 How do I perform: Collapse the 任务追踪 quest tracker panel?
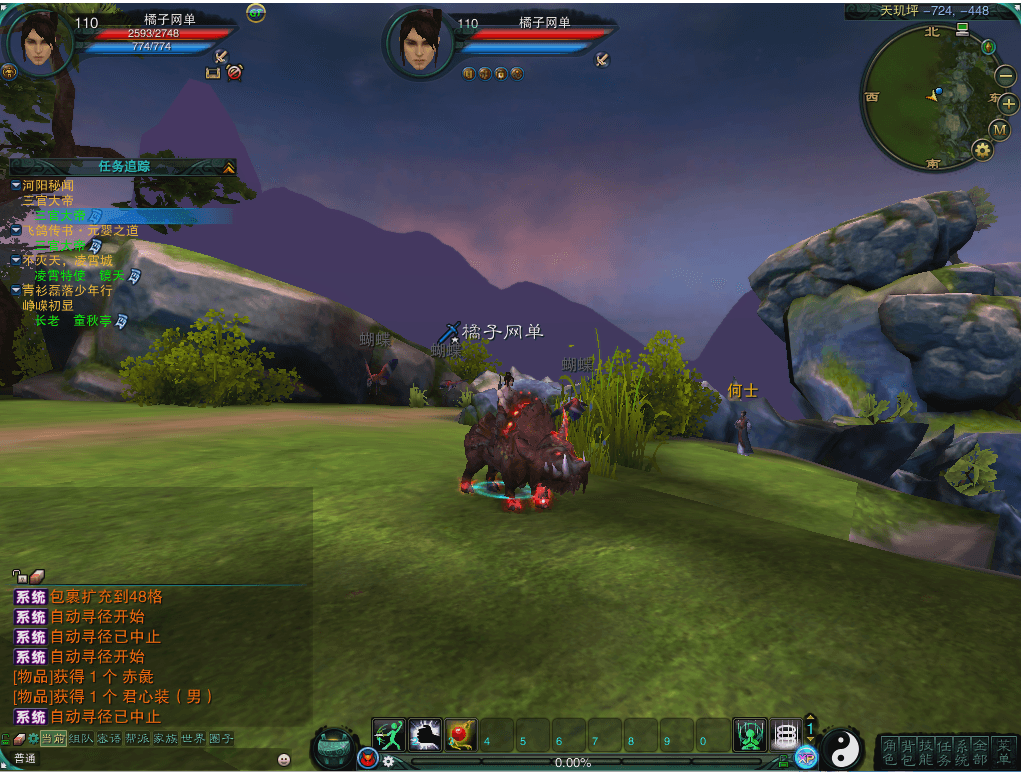pyautogui.click(x=229, y=167)
